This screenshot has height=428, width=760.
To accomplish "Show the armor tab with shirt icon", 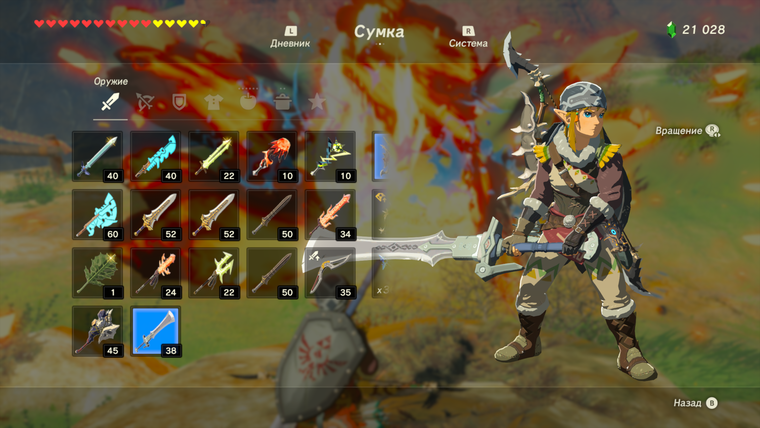I will (213, 101).
